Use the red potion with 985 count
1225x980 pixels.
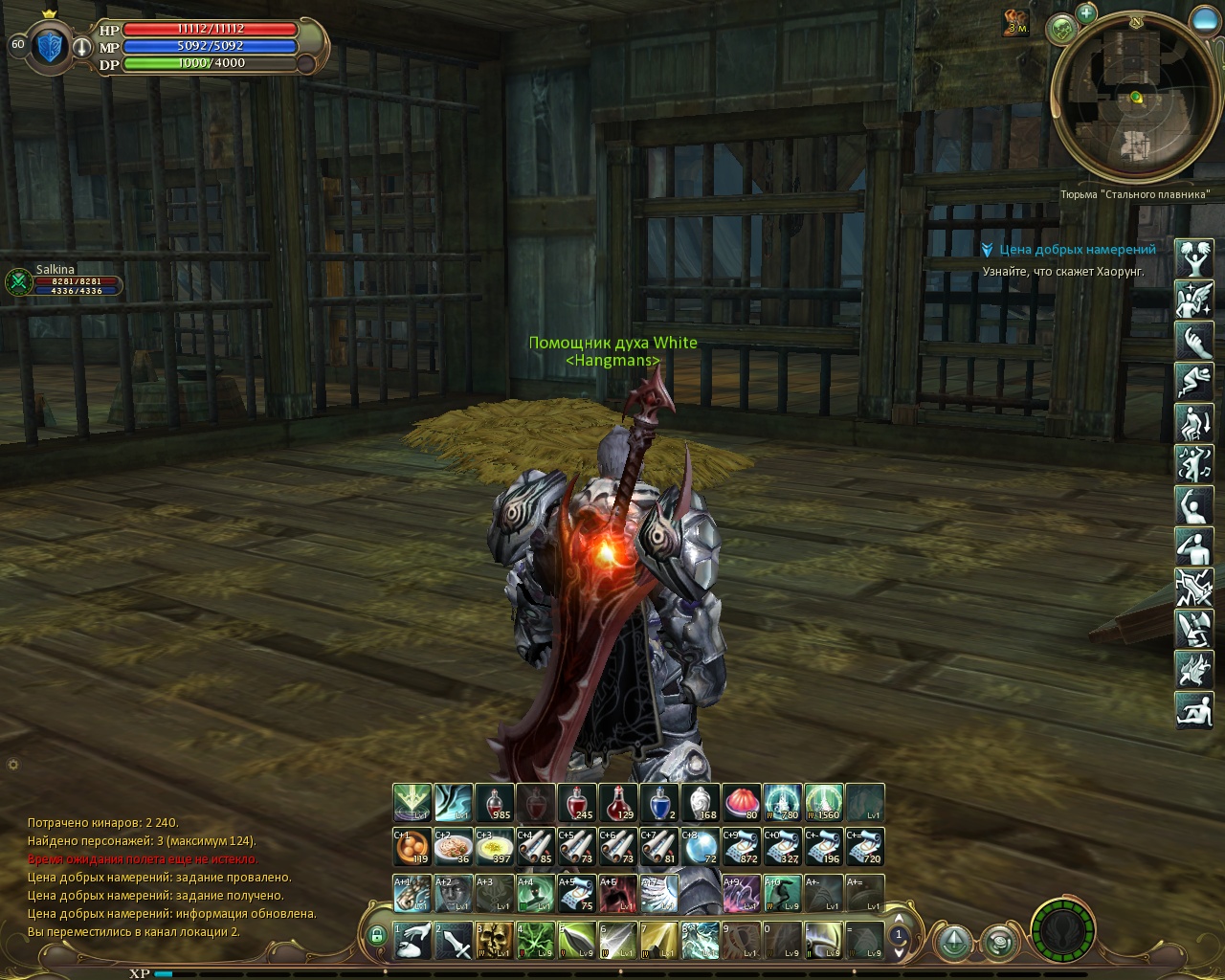pyautogui.click(x=494, y=803)
